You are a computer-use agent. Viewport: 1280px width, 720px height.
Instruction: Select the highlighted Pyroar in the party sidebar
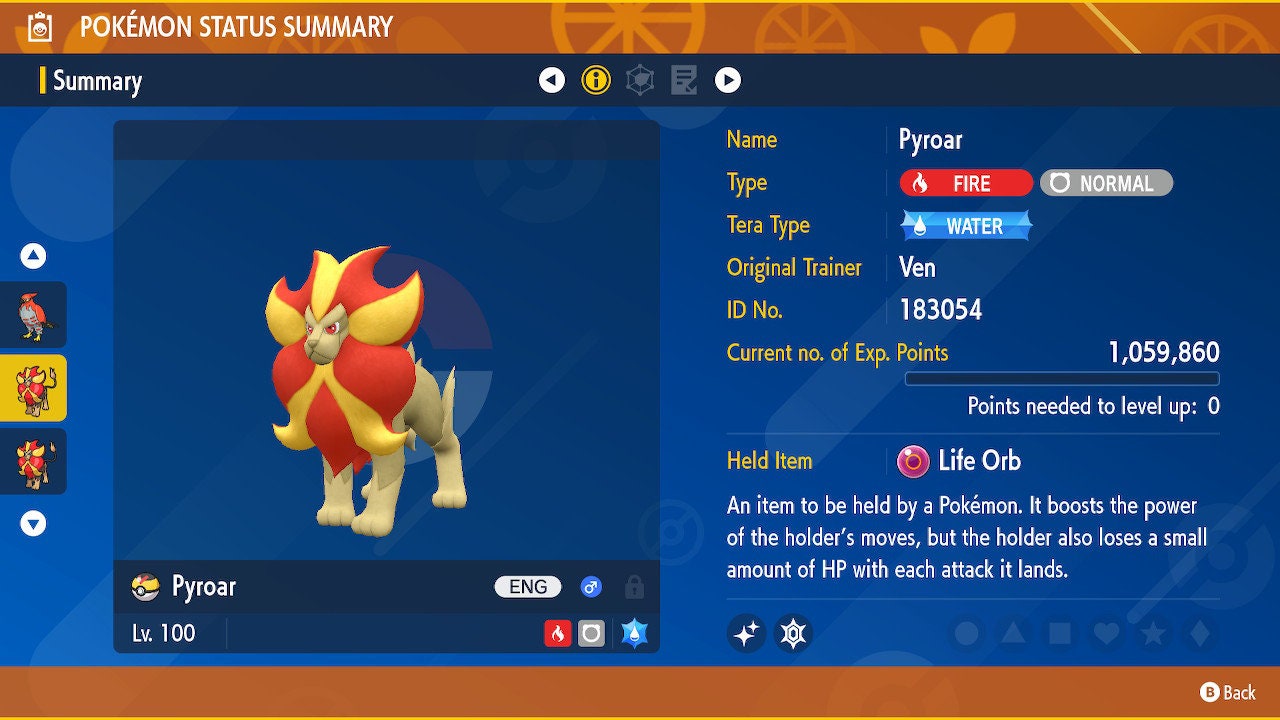point(34,387)
